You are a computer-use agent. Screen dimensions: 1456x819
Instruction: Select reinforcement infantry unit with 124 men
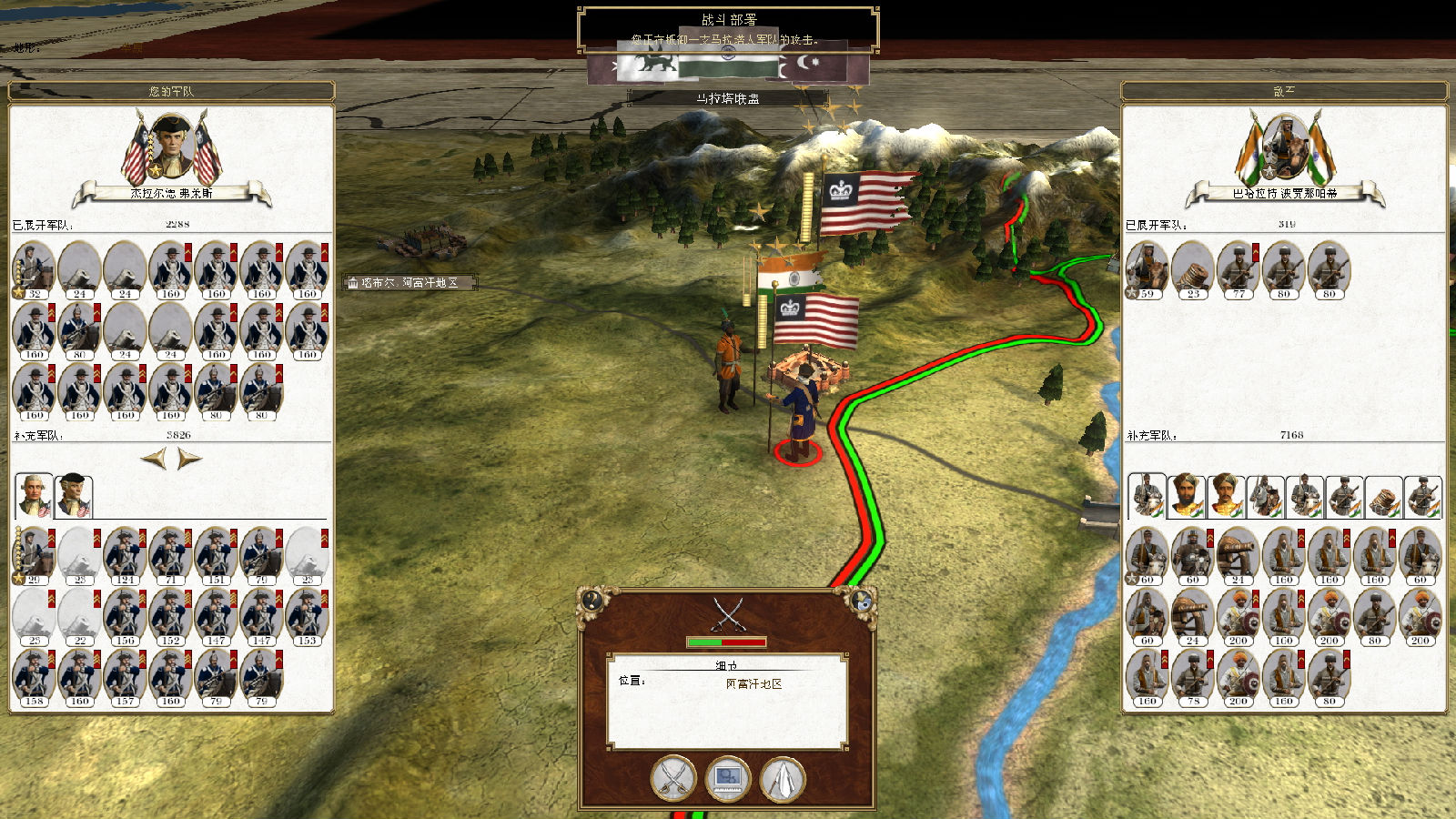click(x=125, y=555)
